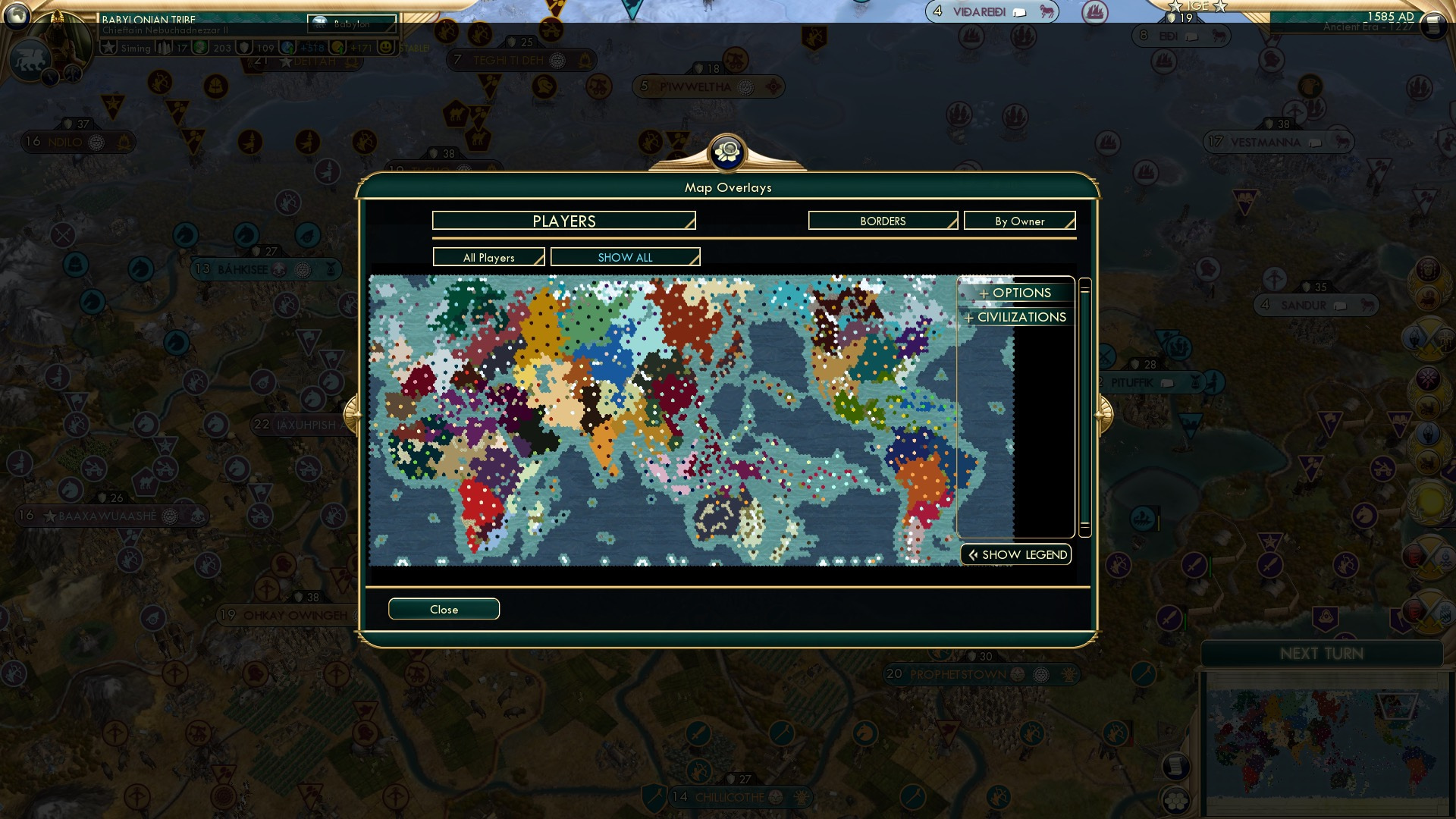
Task: Expand the CIVILIZATIONS section
Action: [1015, 317]
